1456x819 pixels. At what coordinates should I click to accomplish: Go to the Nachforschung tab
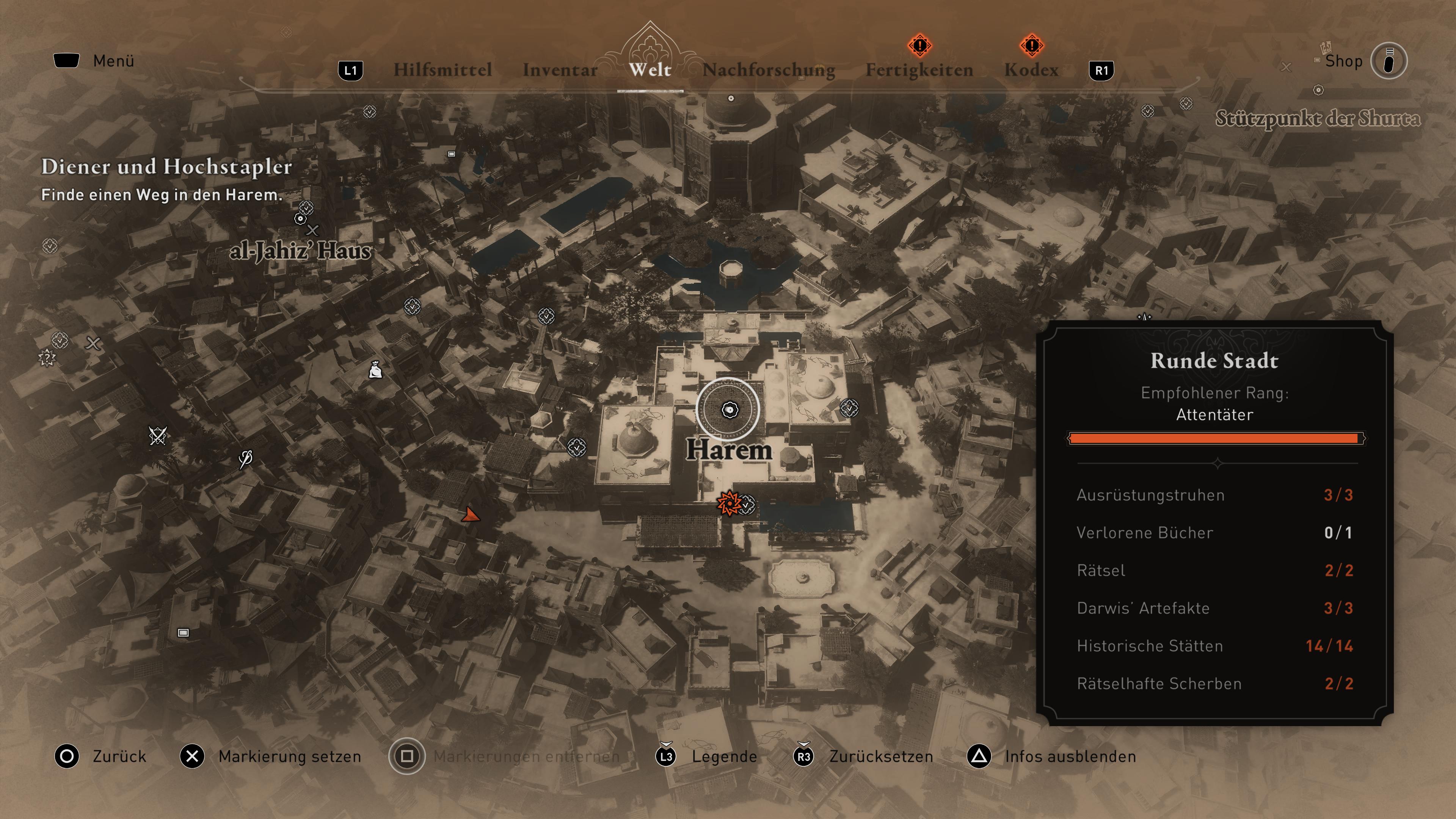click(x=768, y=70)
